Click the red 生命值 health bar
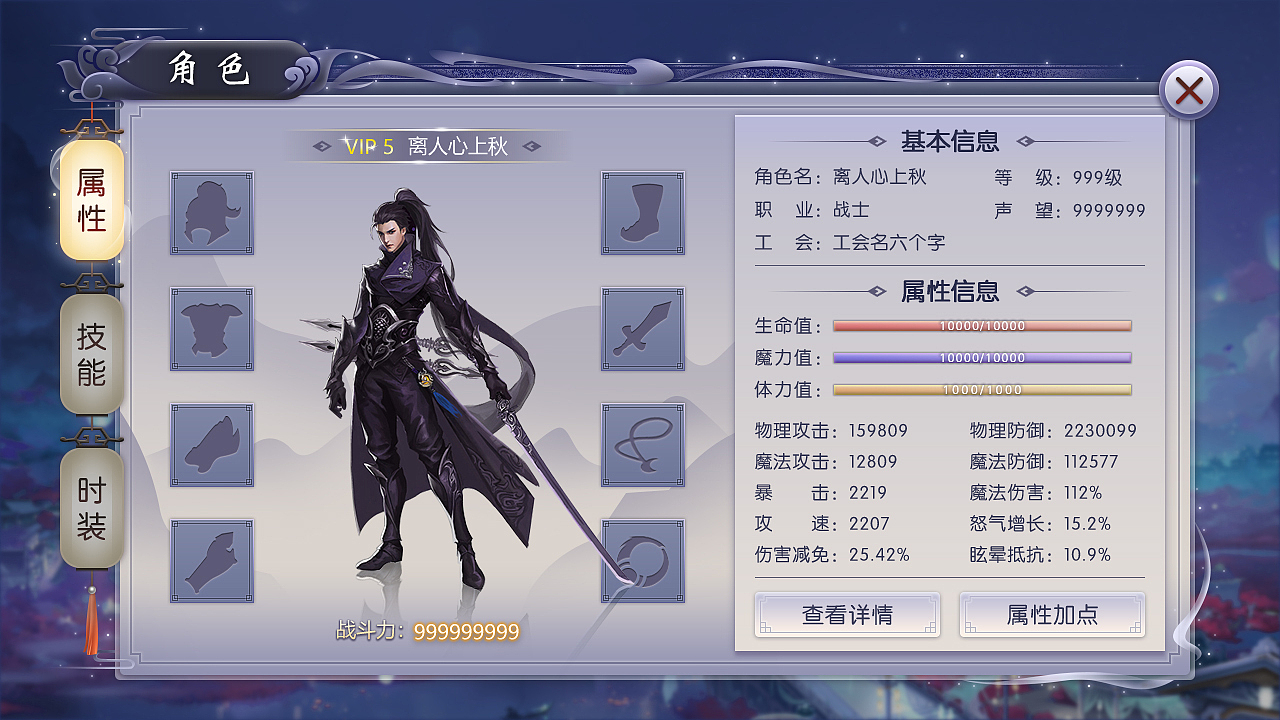 982,325
